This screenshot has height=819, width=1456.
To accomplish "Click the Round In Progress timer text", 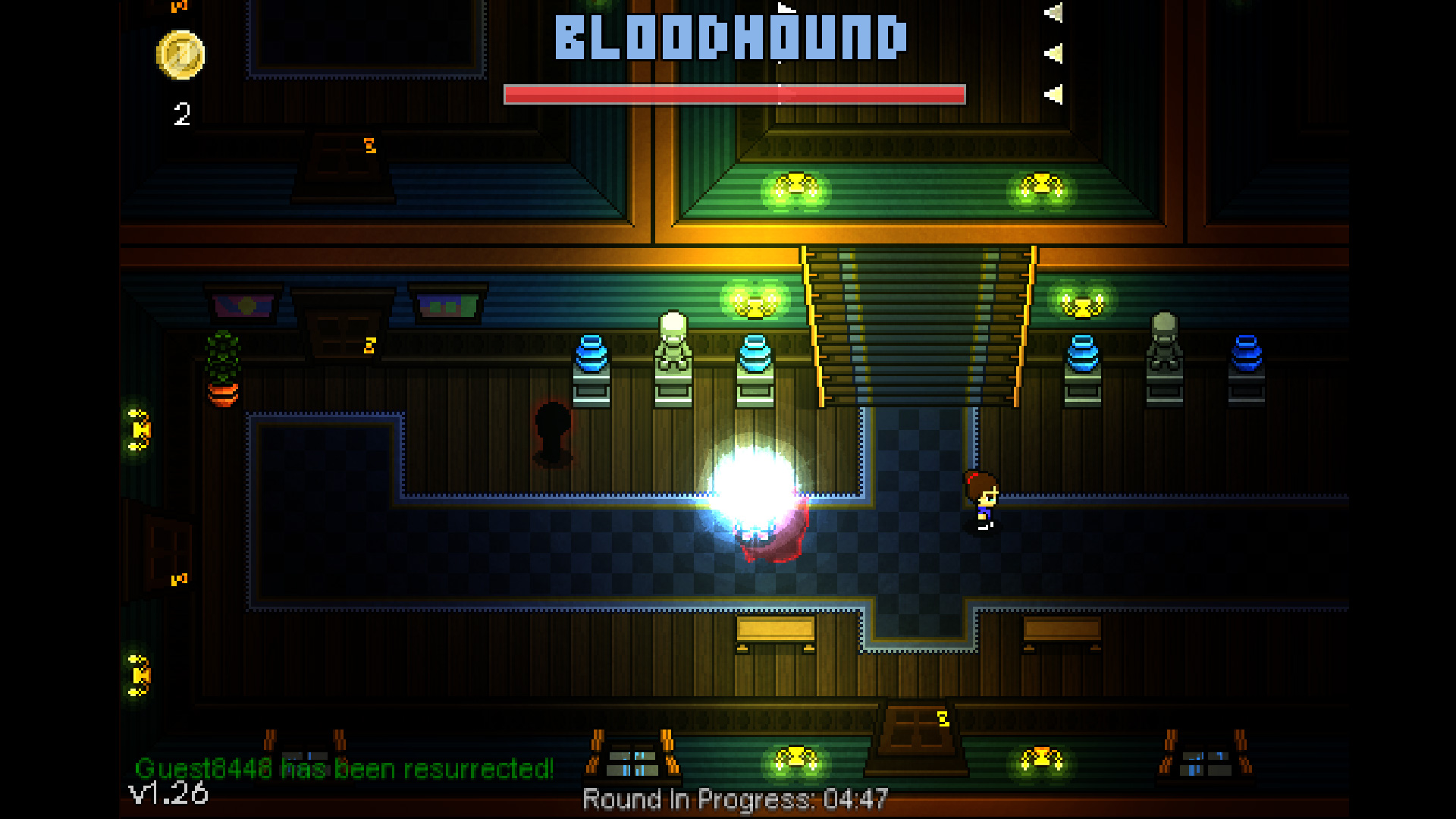I will pos(732,797).
